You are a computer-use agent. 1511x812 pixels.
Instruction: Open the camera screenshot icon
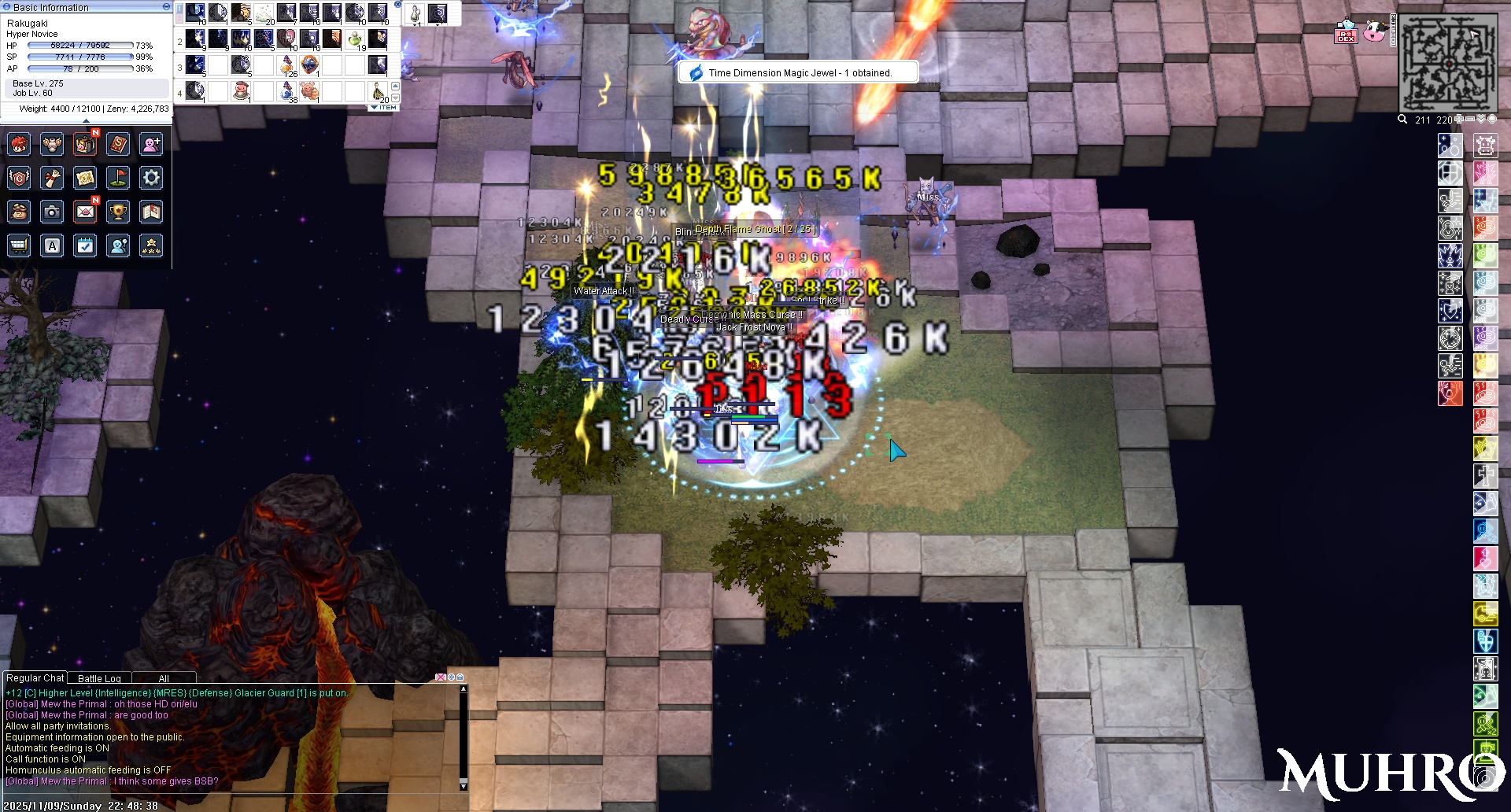(52, 212)
